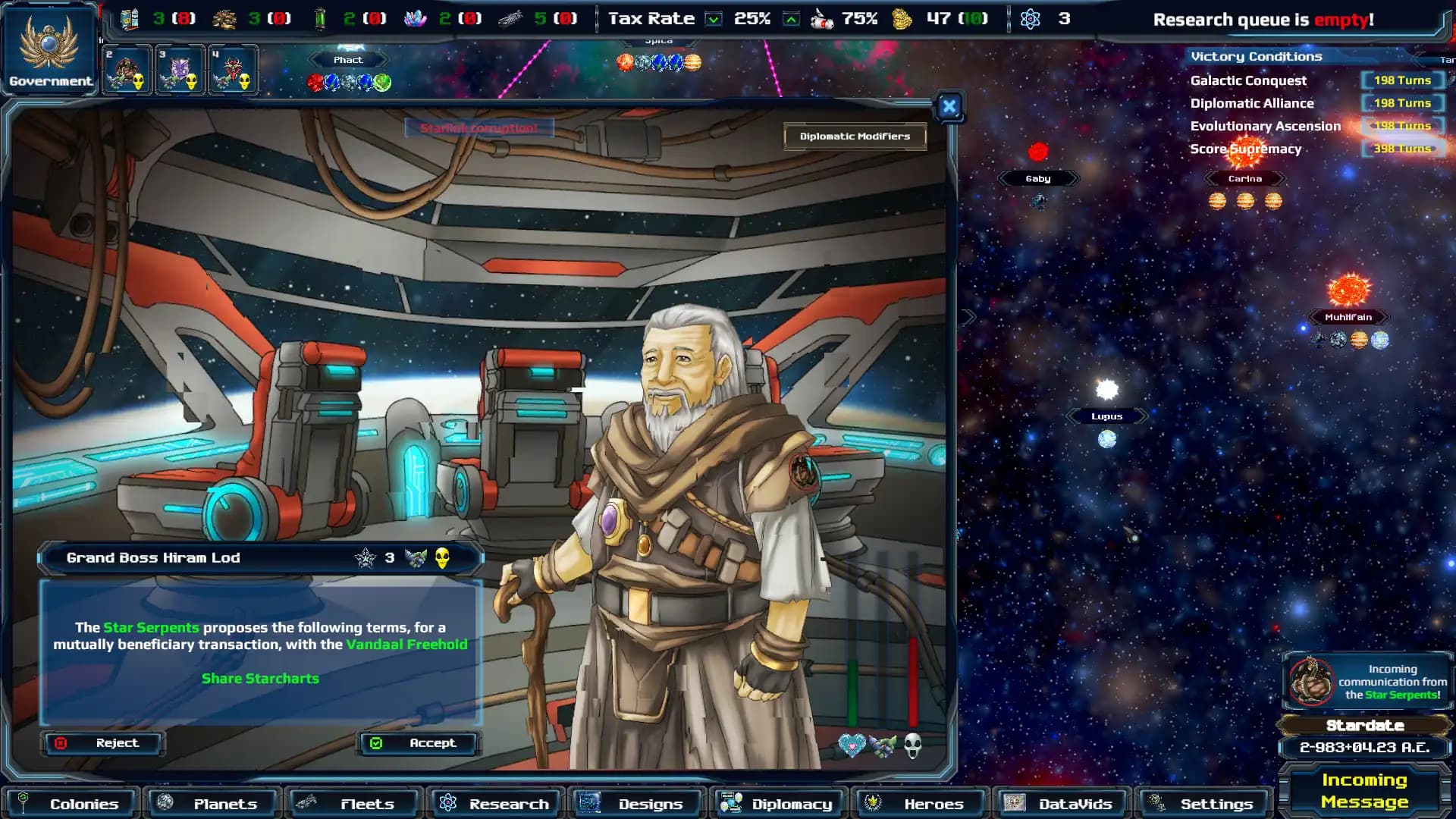The width and height of the screenshot is (1456, 819).
Task: Click the Galactic Conquest 198 Turns counter
Action: pos(1403,80)
